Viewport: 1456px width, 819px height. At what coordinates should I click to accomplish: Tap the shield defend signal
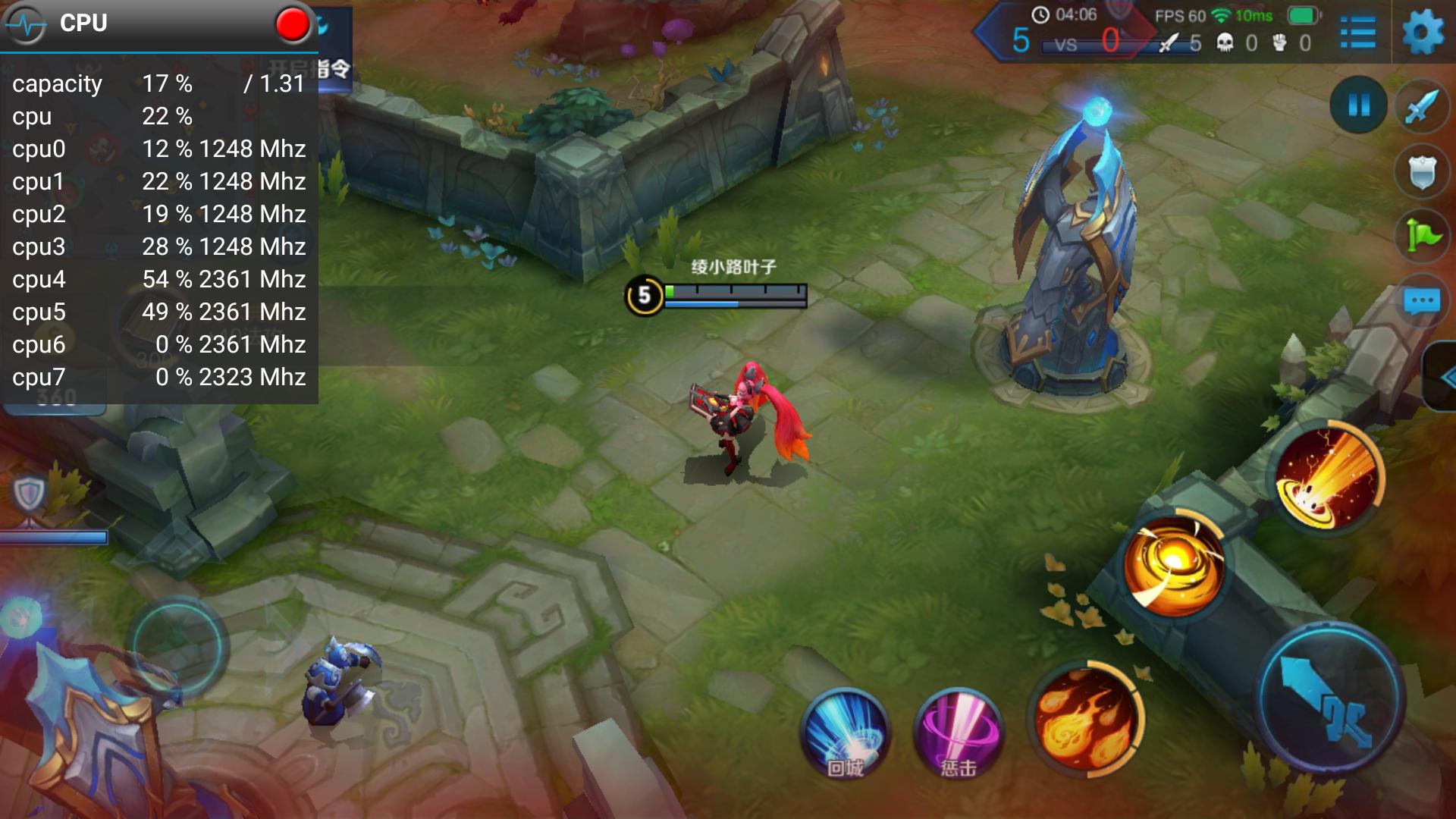[x=1422, y=172]
